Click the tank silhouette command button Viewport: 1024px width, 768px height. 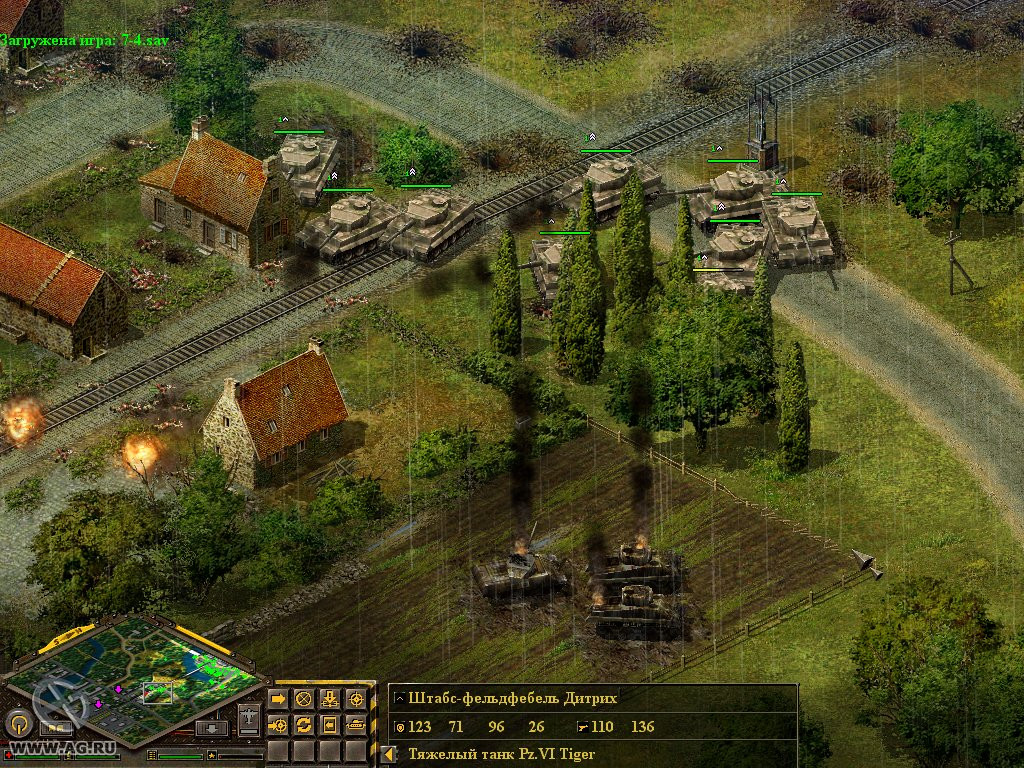pyautogui.click(x=355, y=724)
